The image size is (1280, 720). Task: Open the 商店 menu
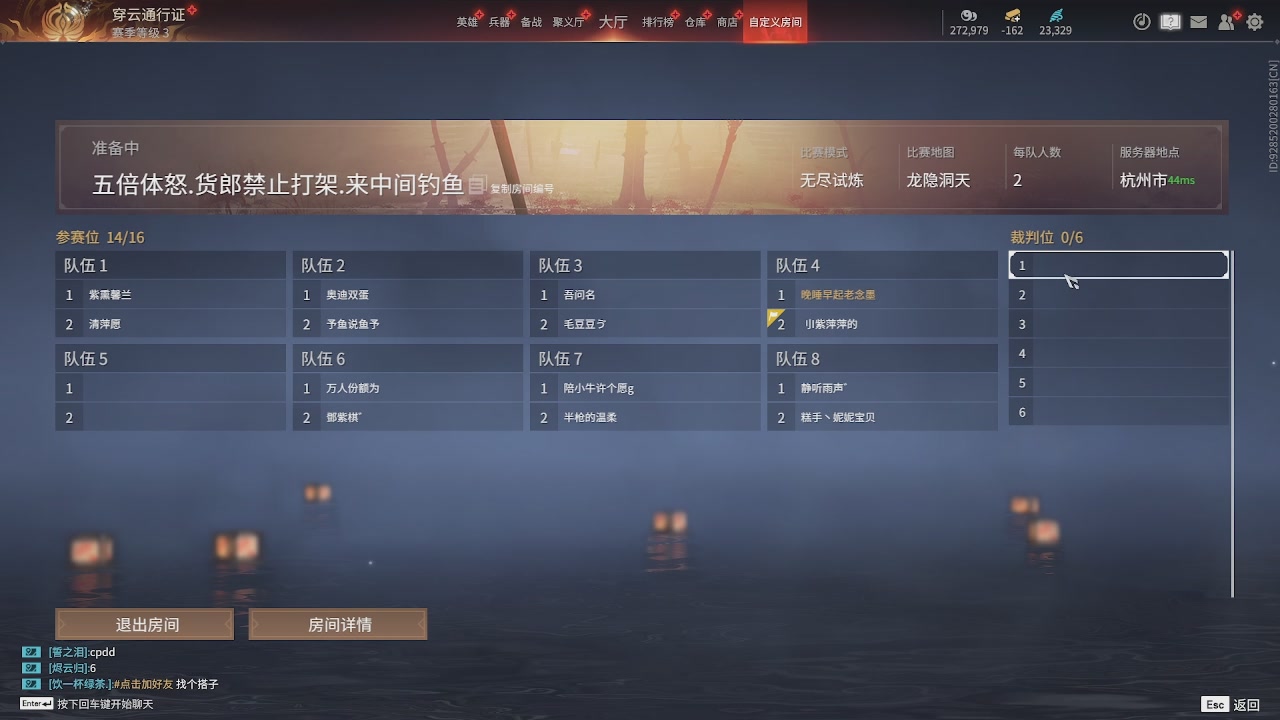pos(727,20)
